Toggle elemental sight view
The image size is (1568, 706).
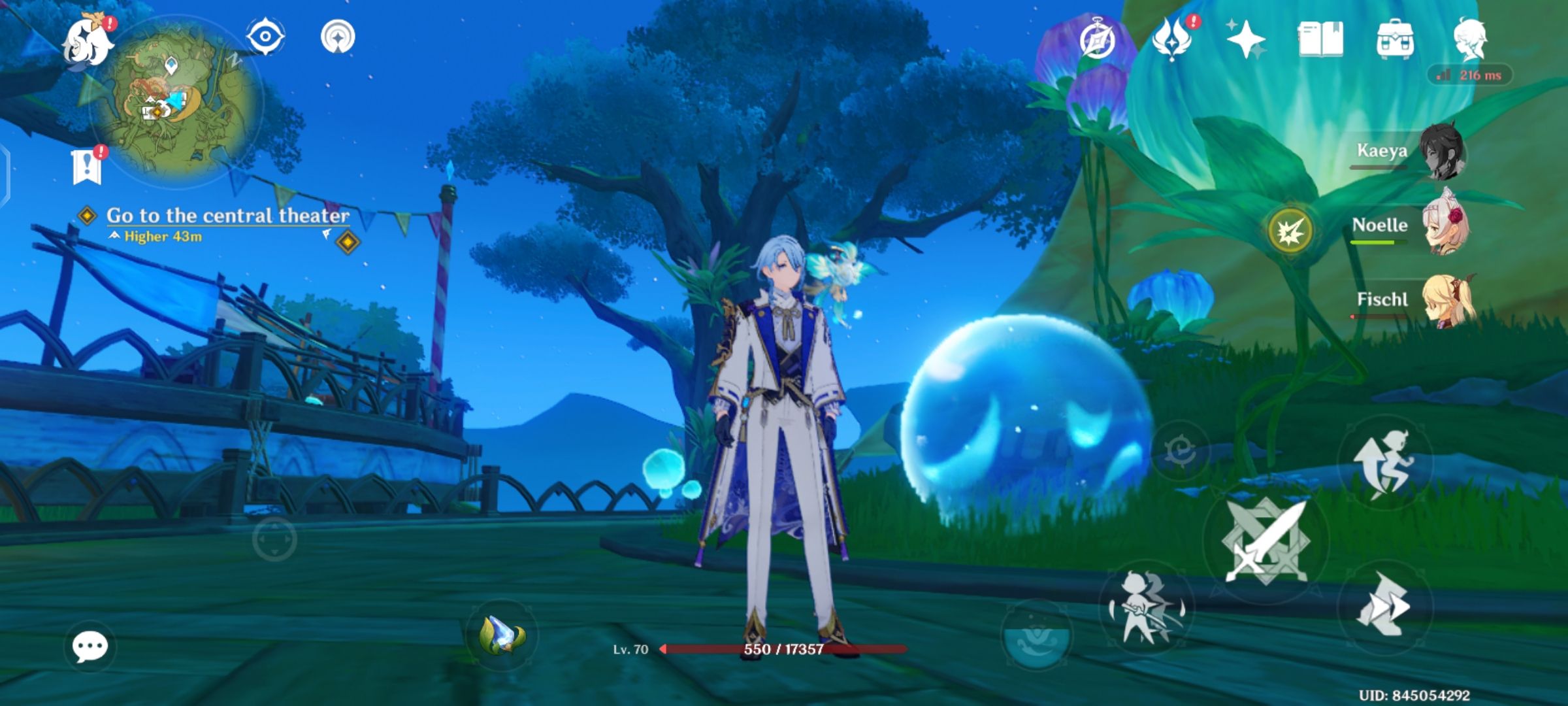click(x=264, y=37)
